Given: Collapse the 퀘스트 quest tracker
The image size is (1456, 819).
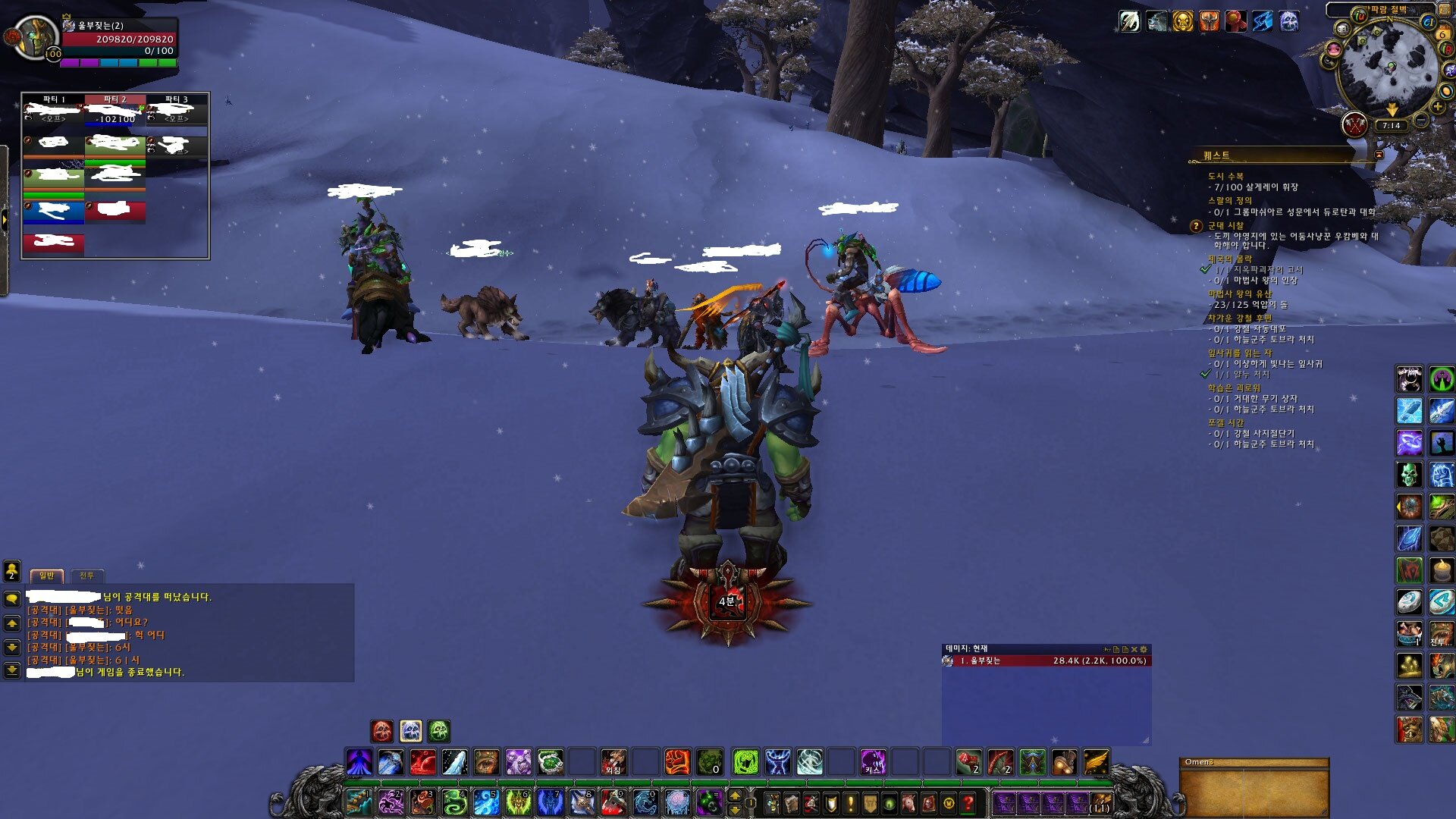Looking at the screenshot, I should [1379, 155].
